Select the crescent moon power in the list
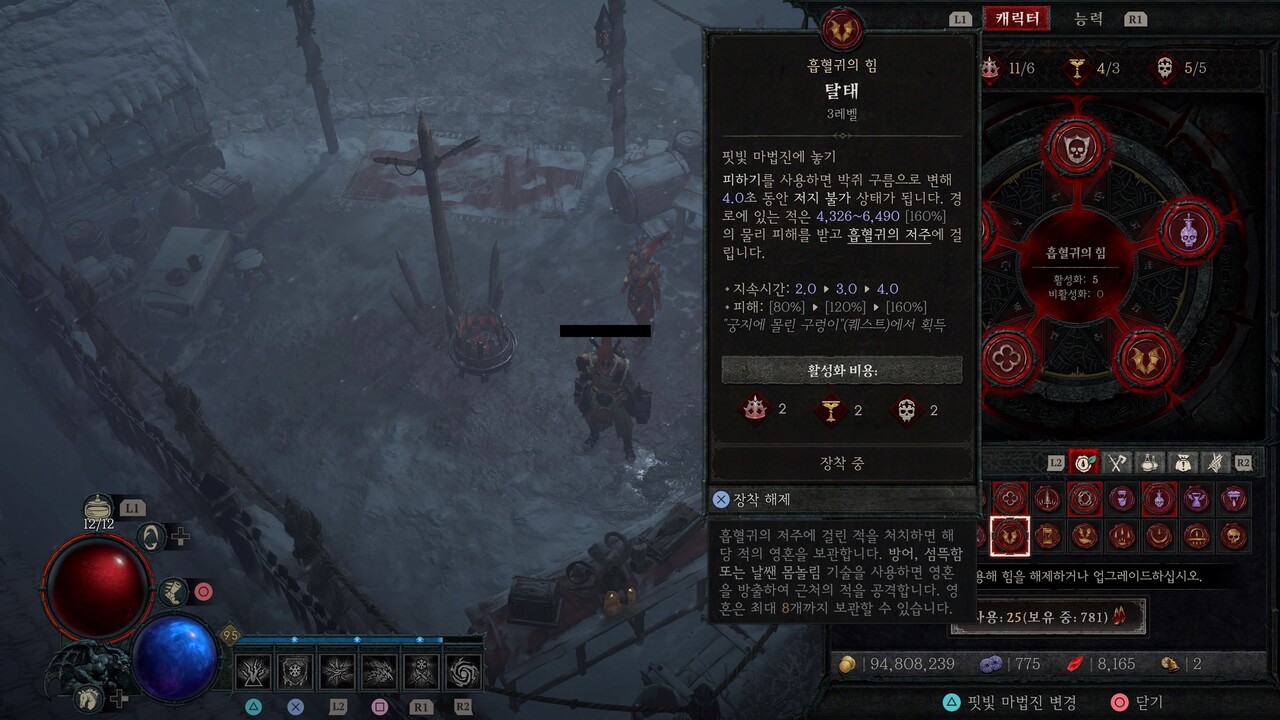 point(1159,537)
